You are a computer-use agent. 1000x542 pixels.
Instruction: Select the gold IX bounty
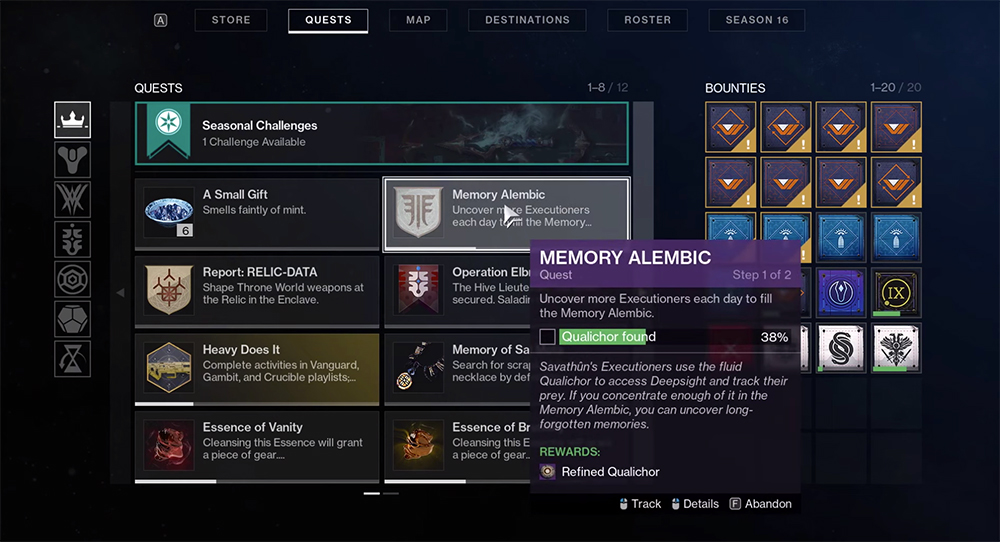pos(896,293)
